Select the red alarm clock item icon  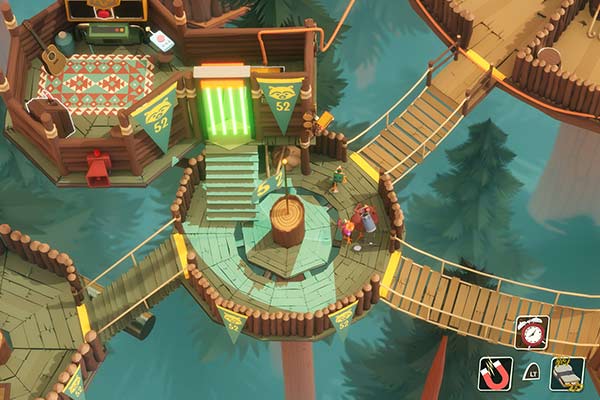(x=531, y=332)
